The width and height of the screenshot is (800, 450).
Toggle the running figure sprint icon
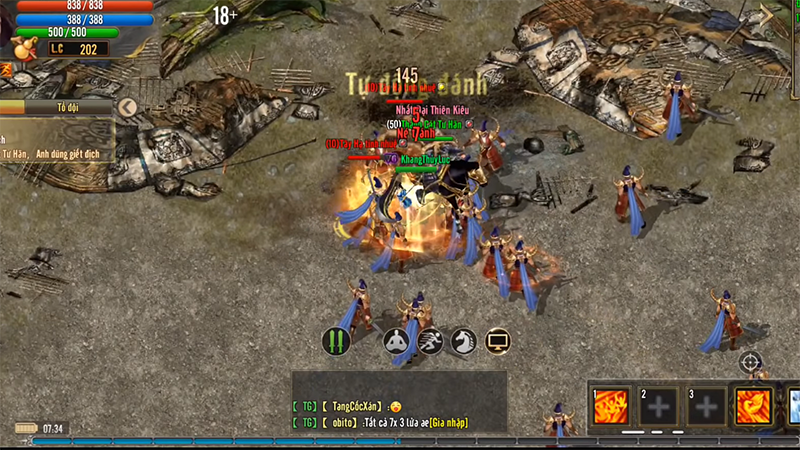coord(430,341)
